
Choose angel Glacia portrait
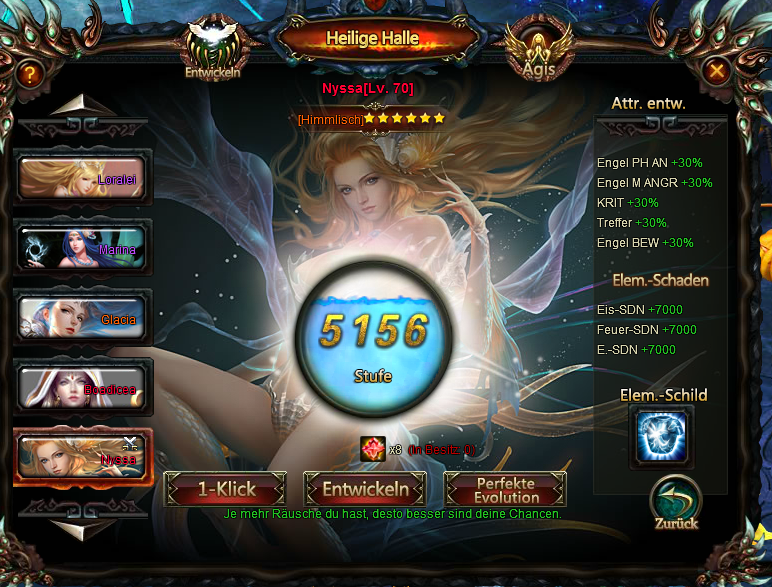point(82,318)
